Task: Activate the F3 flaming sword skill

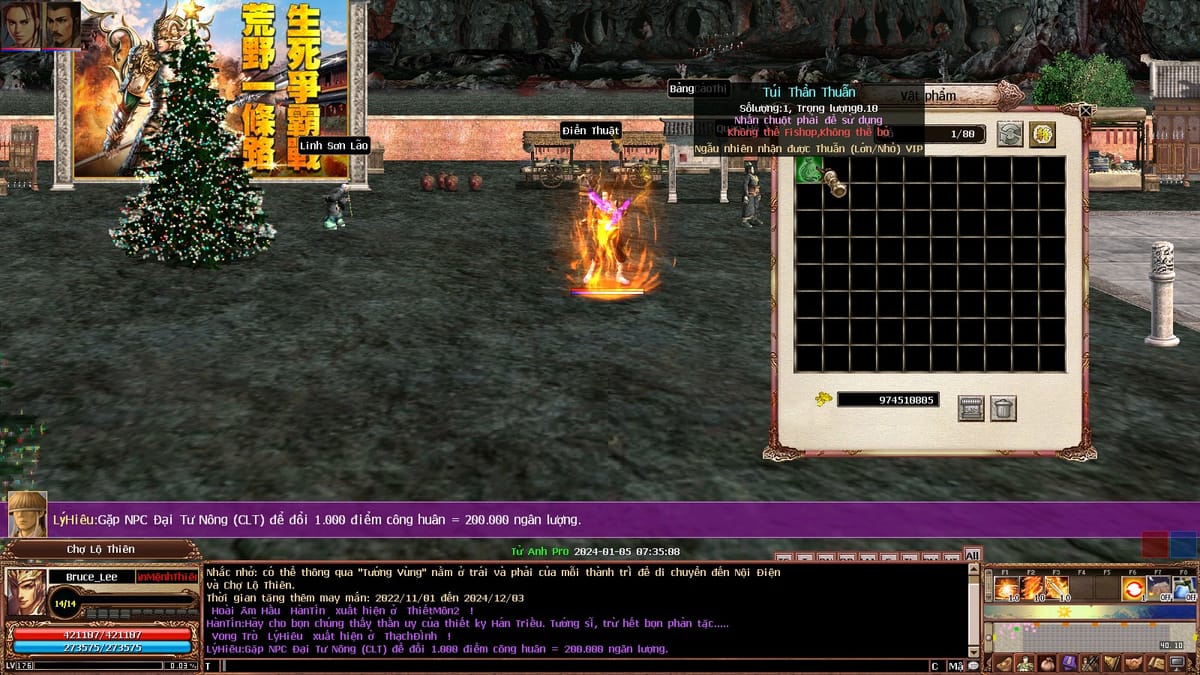Action: coord(1057,588)
